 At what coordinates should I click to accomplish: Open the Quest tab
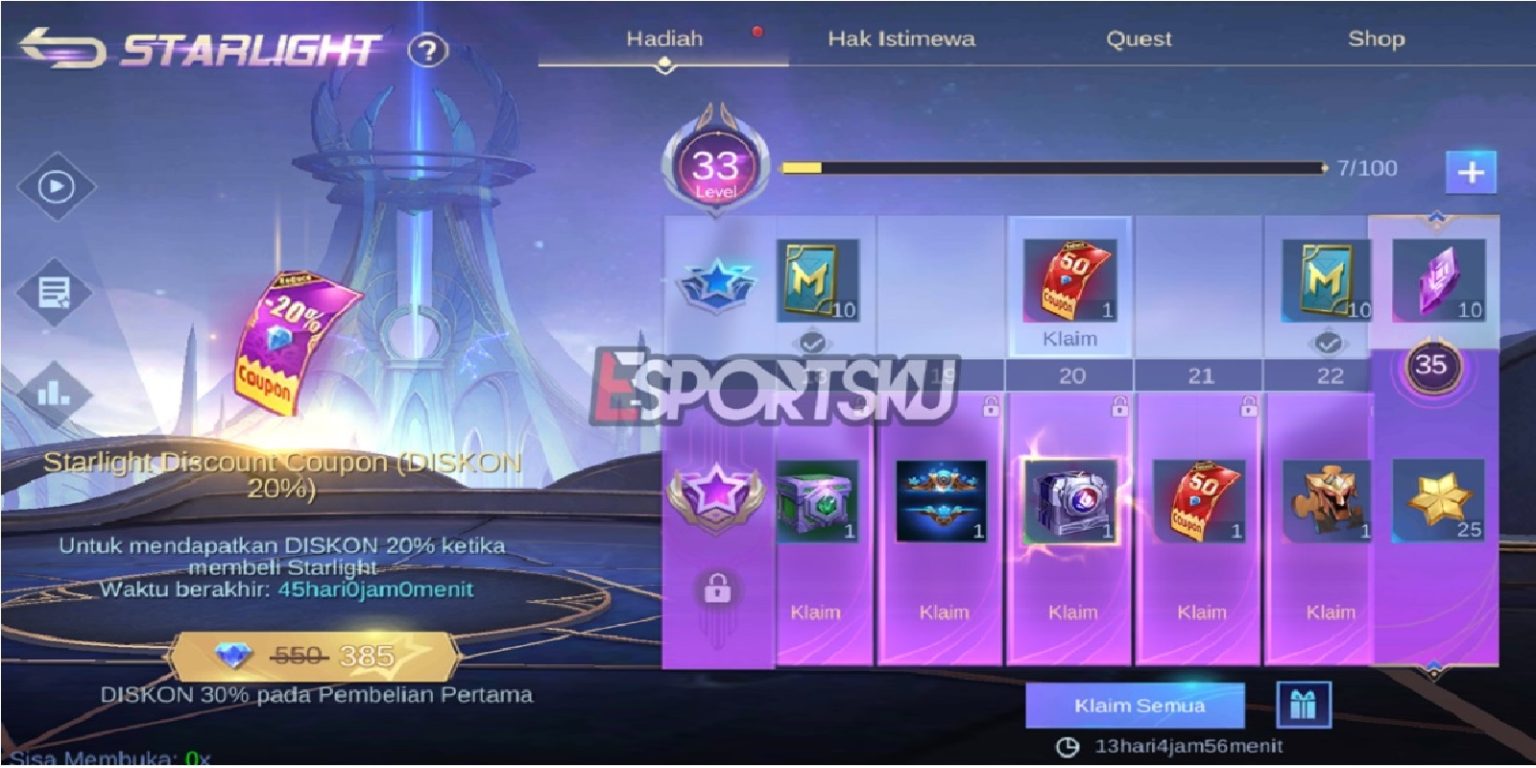tap(1140, 40)
